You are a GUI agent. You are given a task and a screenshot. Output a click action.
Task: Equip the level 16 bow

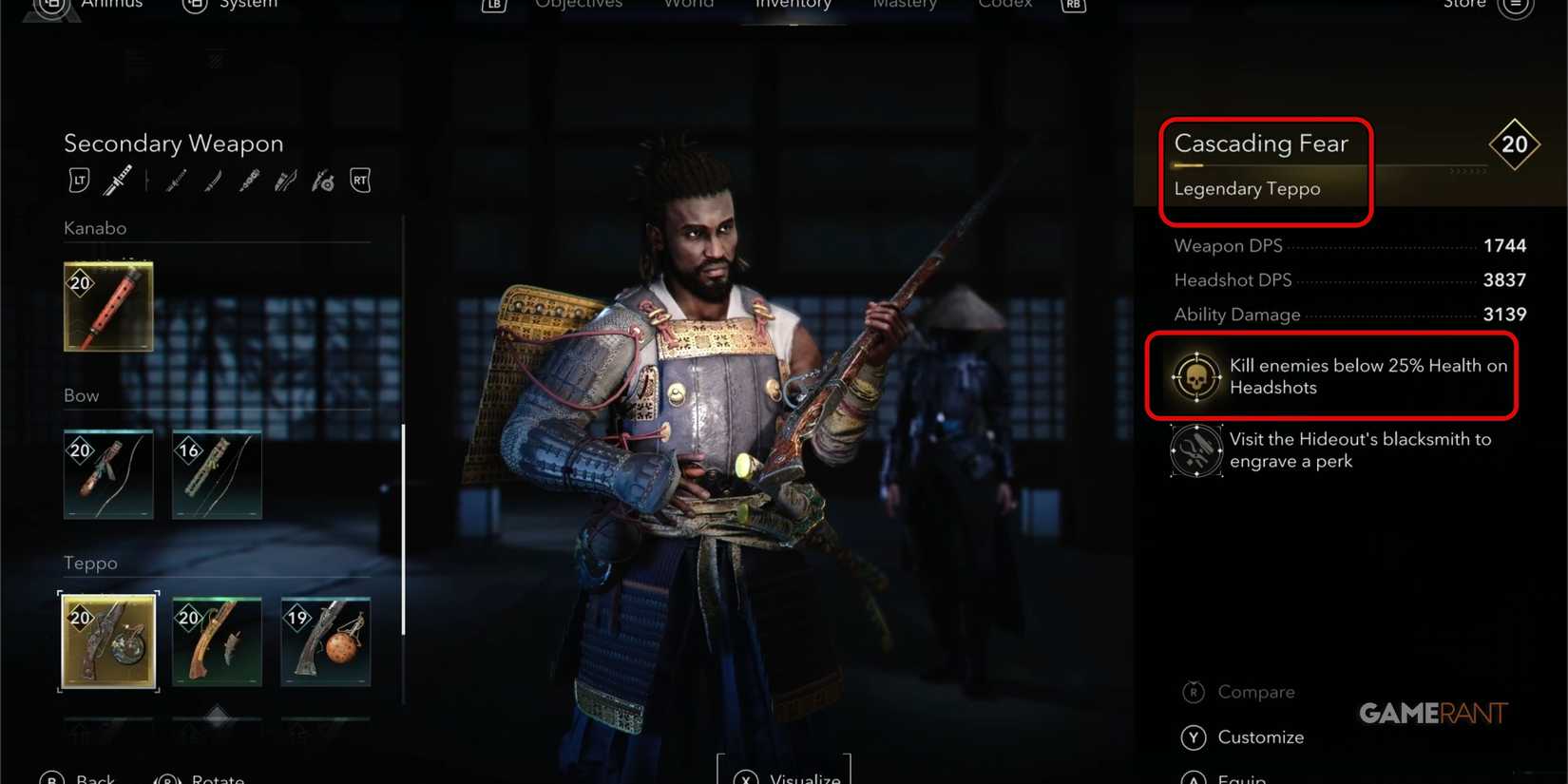pos(217,475)
